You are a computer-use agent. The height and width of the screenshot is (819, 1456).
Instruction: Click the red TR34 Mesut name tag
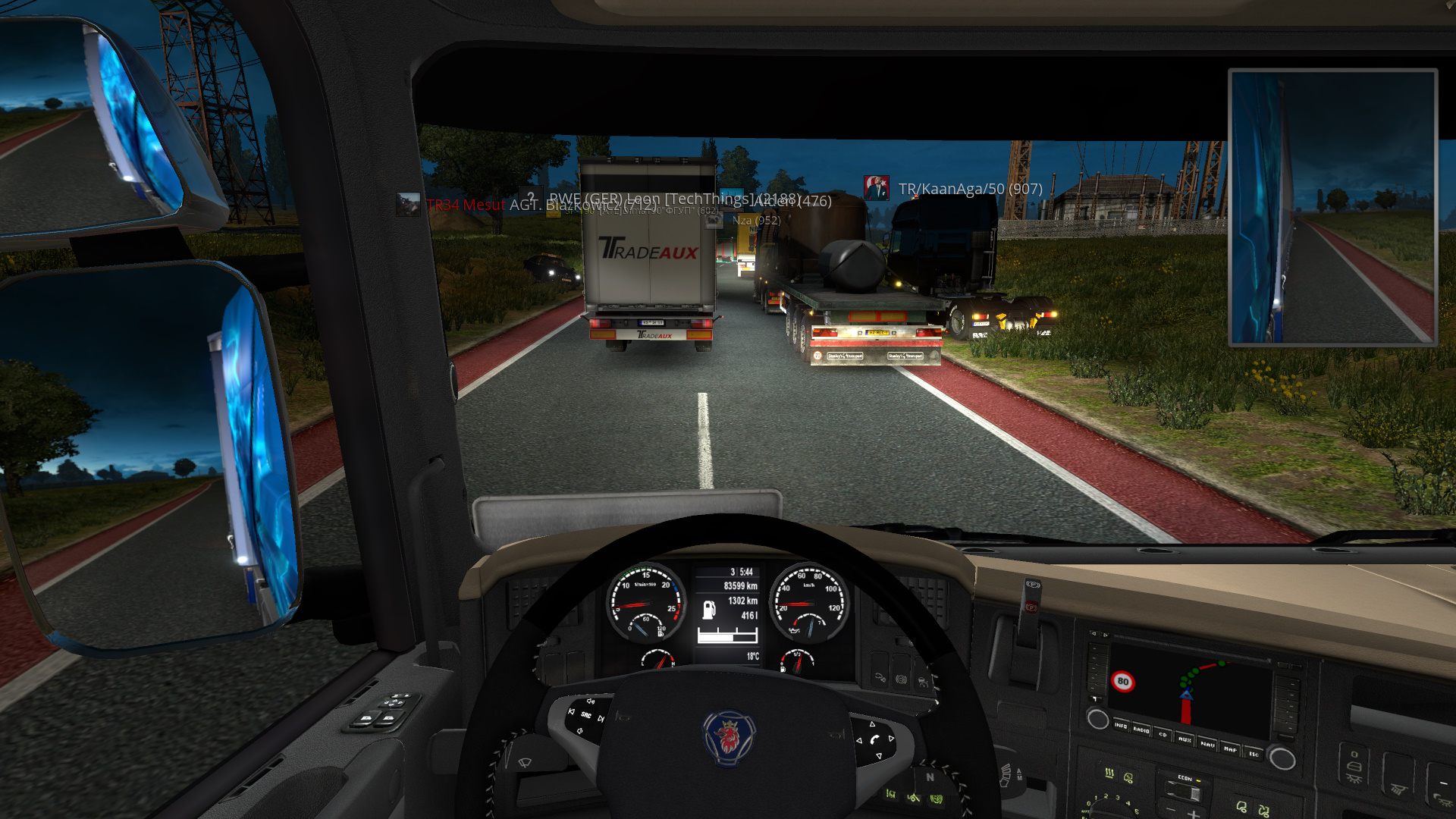[465, 205]
